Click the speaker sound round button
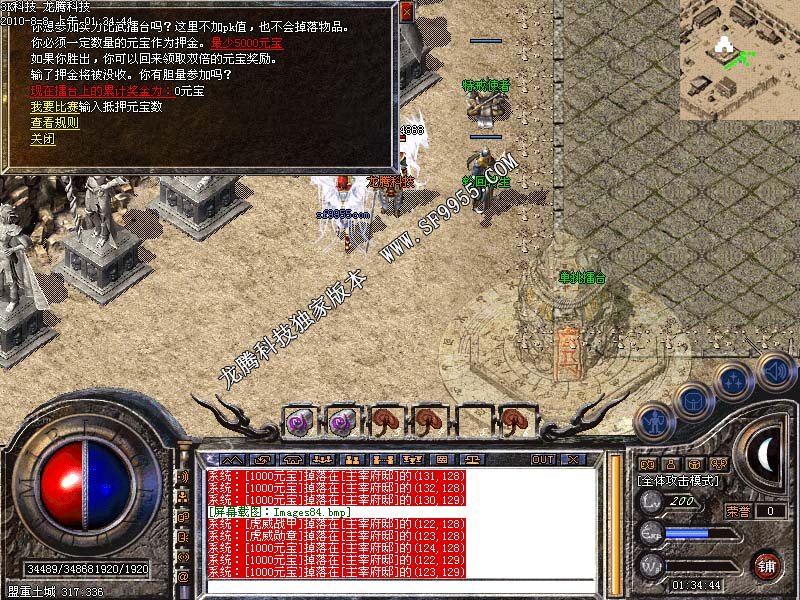This screenshot has width=800, height=600. tap(775, 369)
